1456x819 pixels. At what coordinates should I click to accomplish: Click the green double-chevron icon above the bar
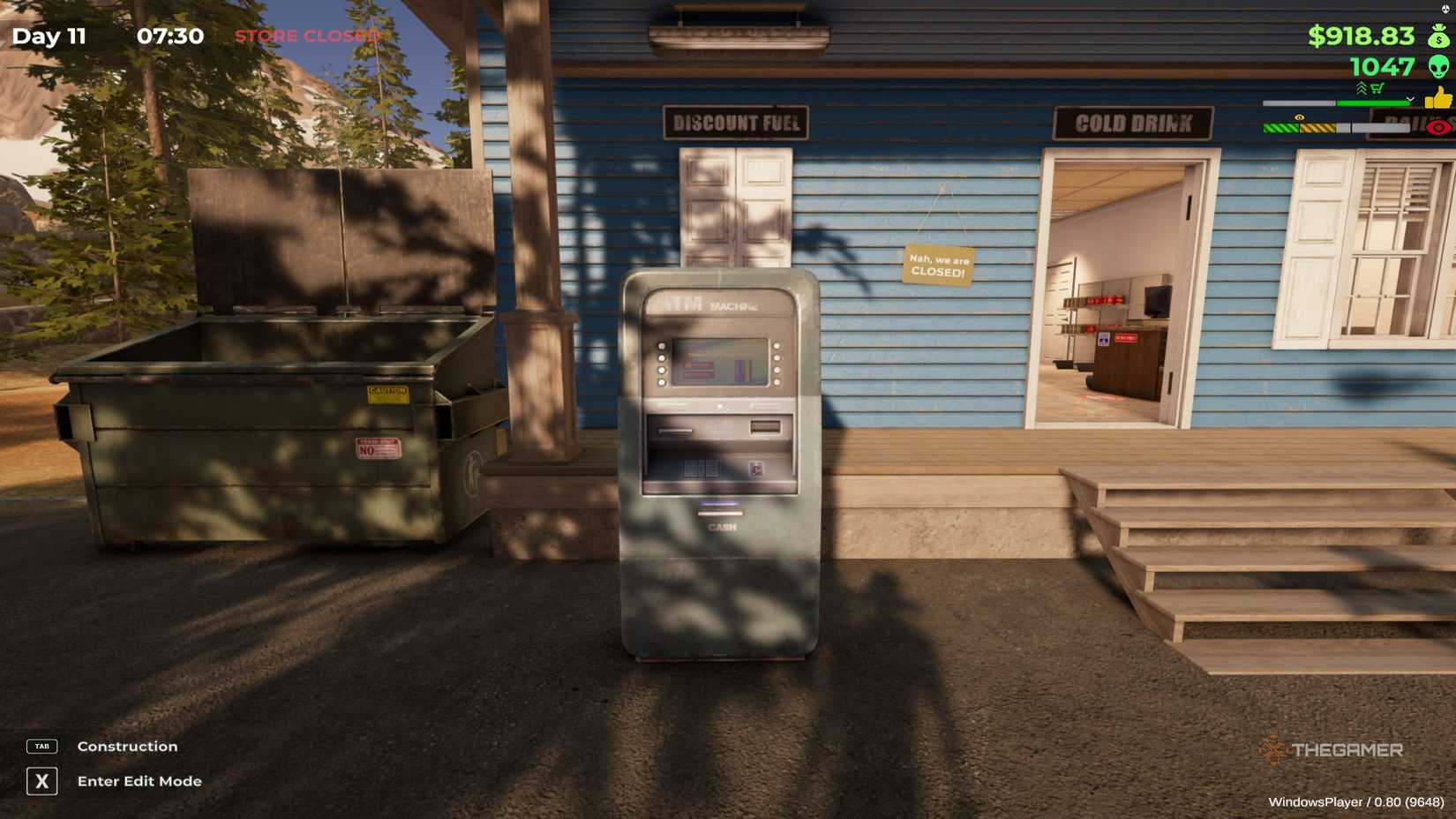click(1362, 87)
